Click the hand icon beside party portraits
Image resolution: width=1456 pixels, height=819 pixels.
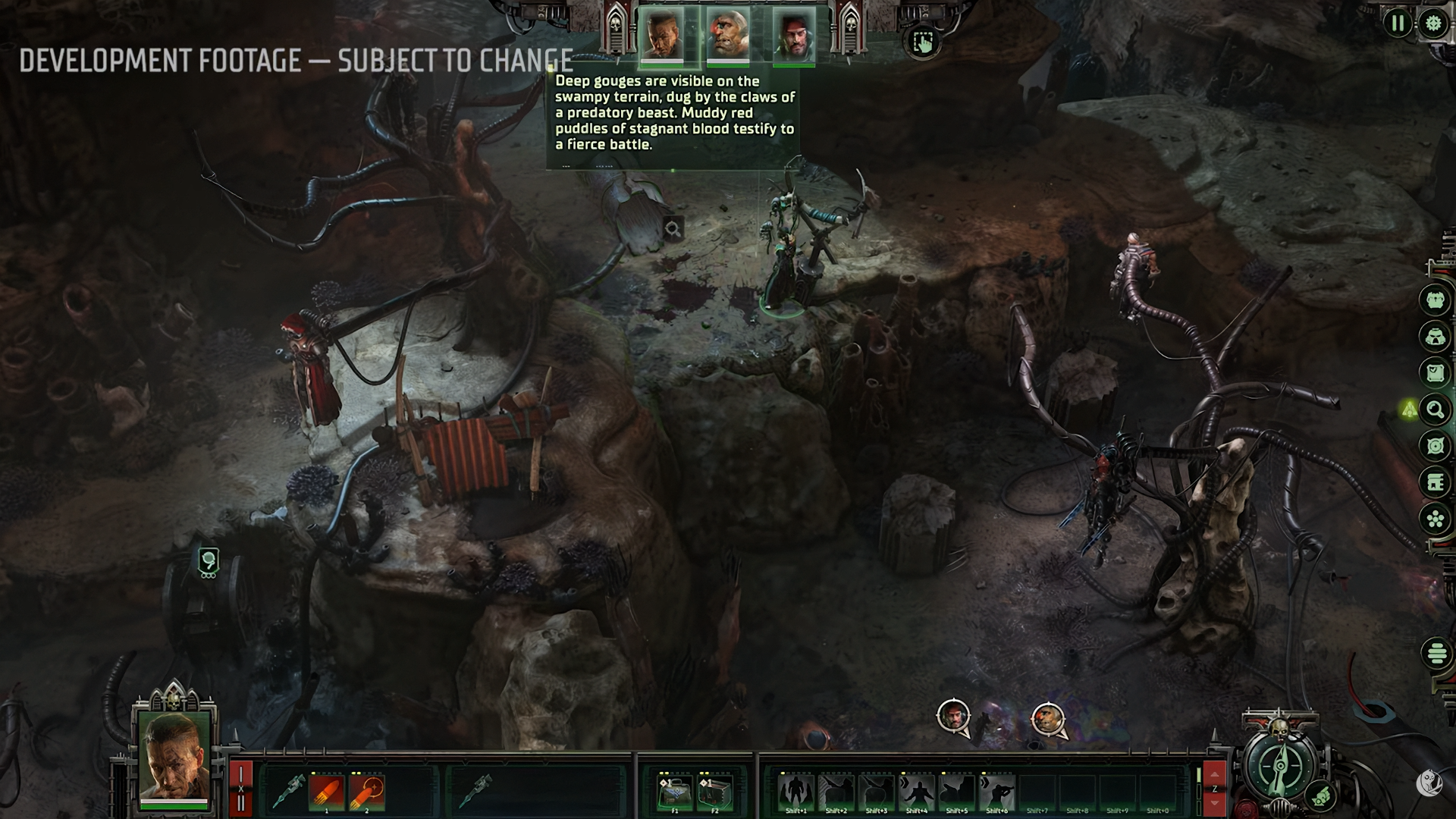click(922, 42)
